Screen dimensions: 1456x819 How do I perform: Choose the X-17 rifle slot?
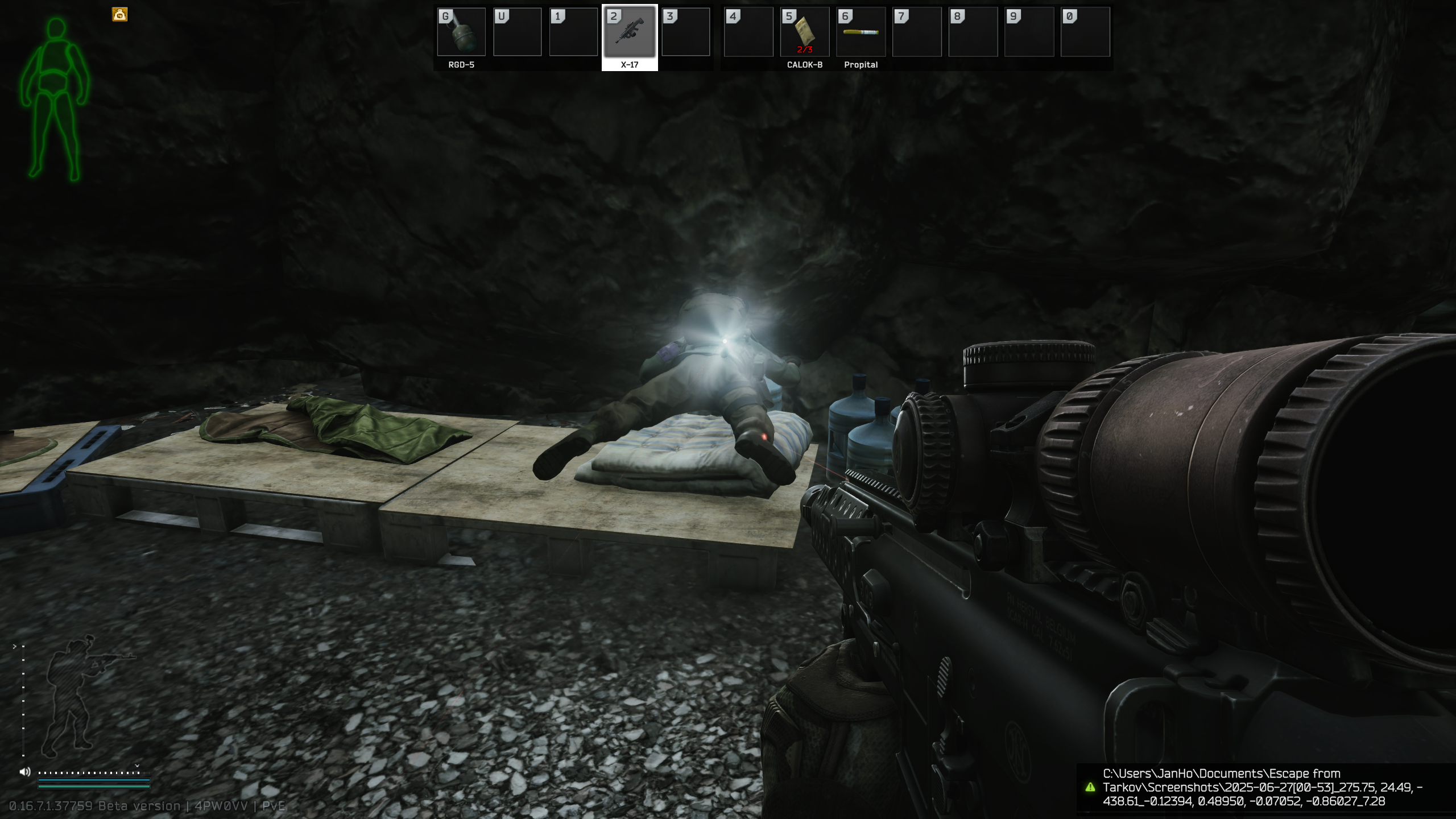tap(629, 33)
